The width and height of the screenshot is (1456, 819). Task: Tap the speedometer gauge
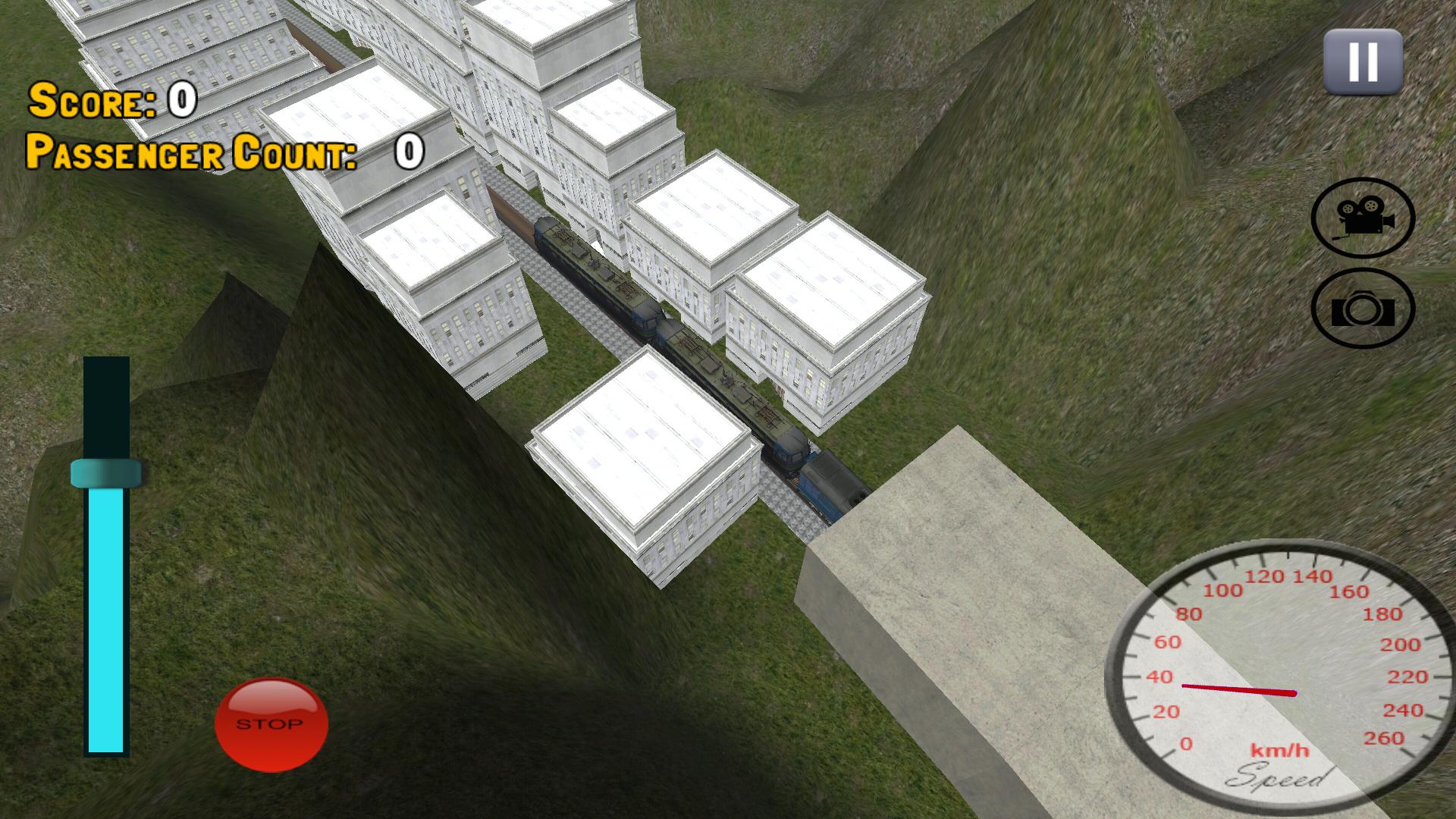pyautogui.click(x=1282, y=675)
